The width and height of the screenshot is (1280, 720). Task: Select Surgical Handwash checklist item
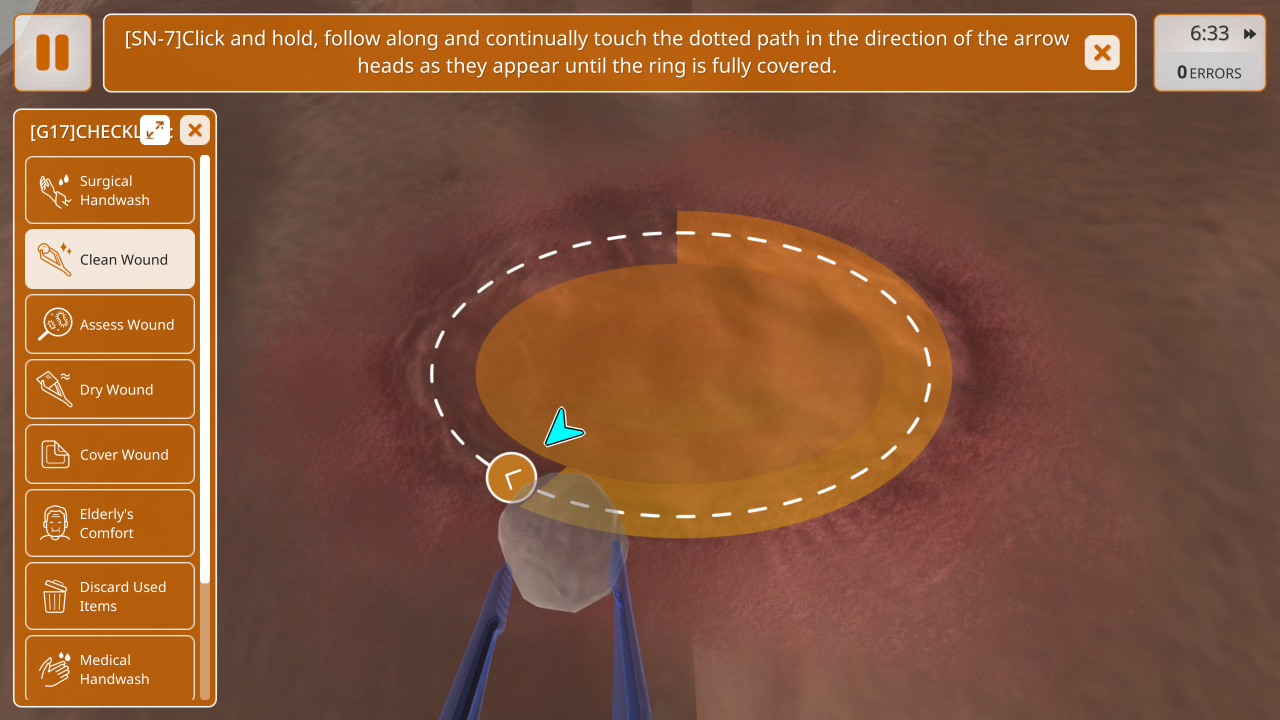tap(110, 190)
